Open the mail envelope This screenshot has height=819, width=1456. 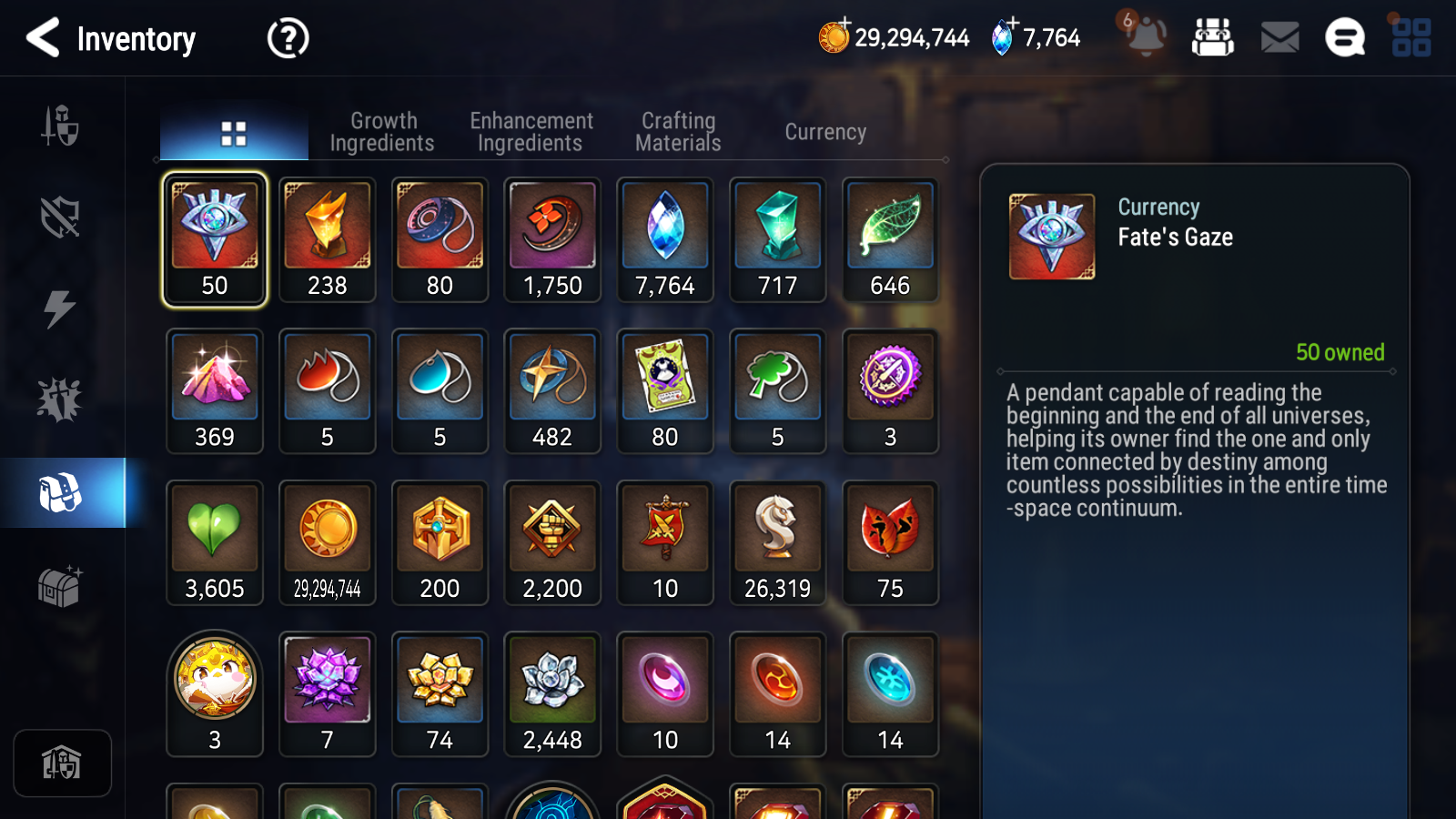[1279, 37]
